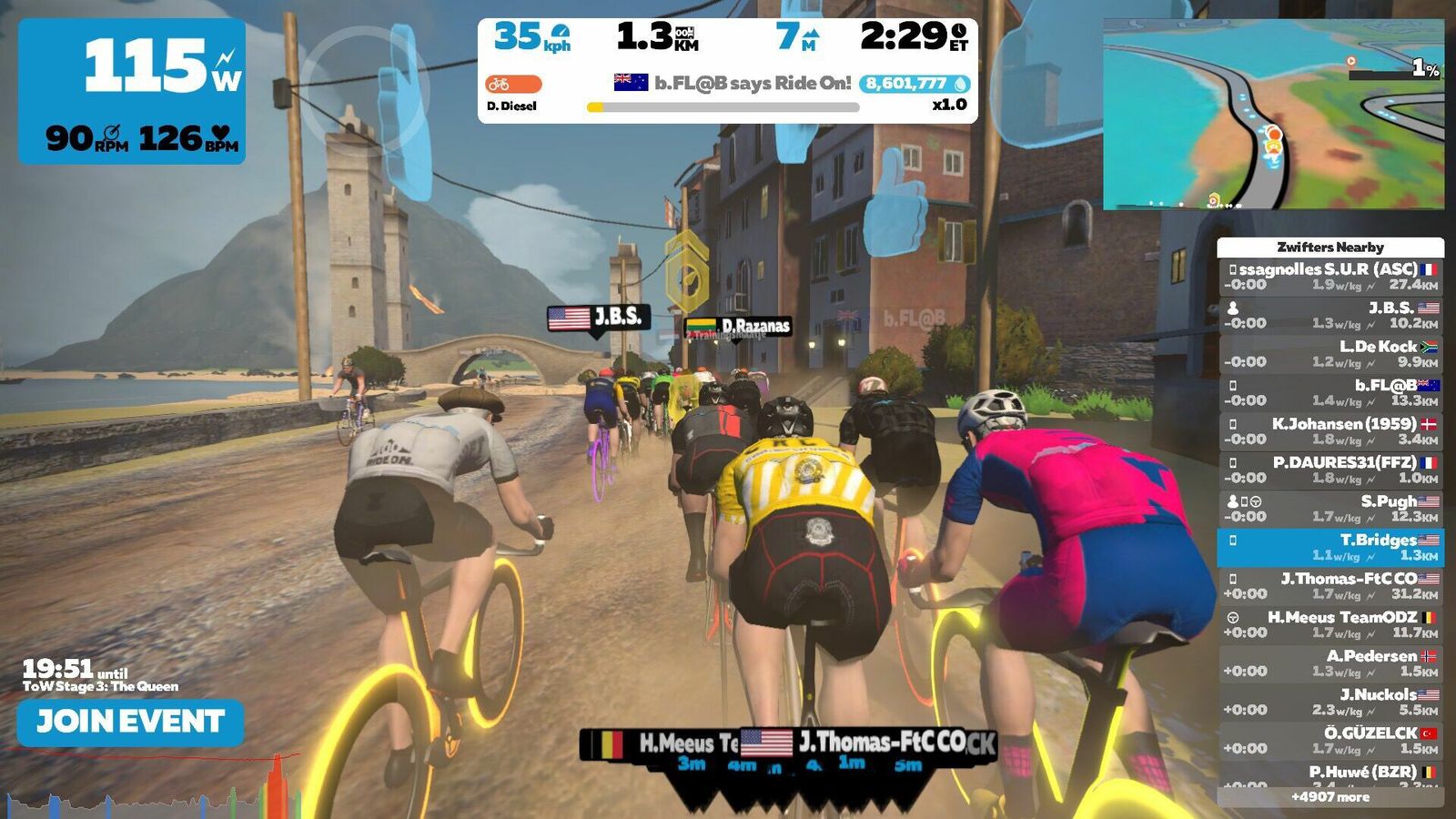The width and height of the screenshot is (1456, 819).
Task: Choose H.Meeus TeamODZ from the list
Action: click(x=1330, y=624)
